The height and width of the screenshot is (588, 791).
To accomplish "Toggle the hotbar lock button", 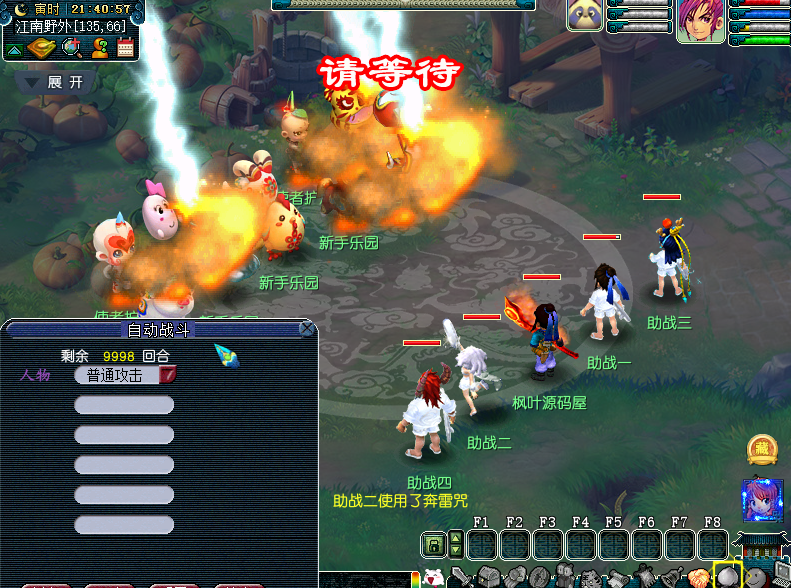I will click(x=434, y=545).
